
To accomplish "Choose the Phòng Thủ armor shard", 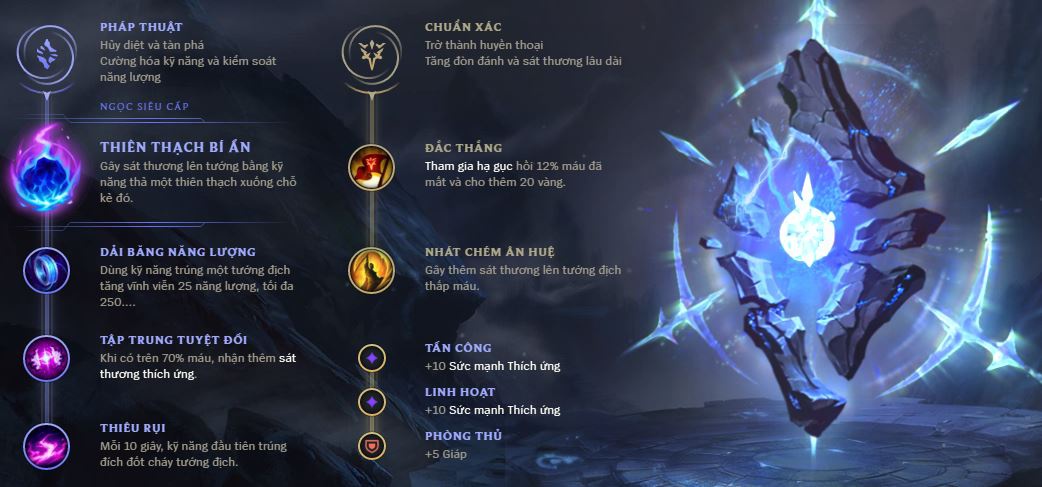I will click(x=371, y=445).
